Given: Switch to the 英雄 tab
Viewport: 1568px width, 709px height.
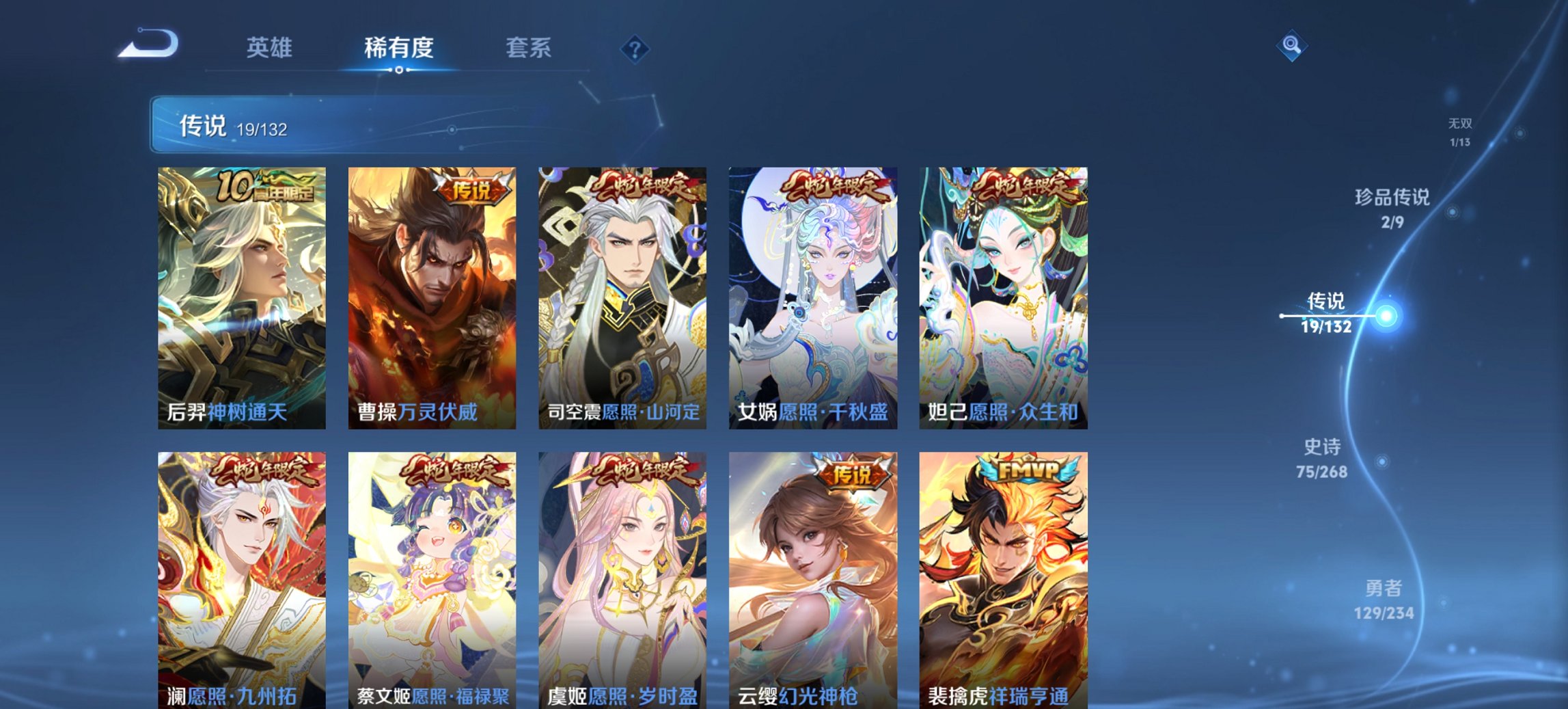Looking at the screenshot, I should pos(271,49).
